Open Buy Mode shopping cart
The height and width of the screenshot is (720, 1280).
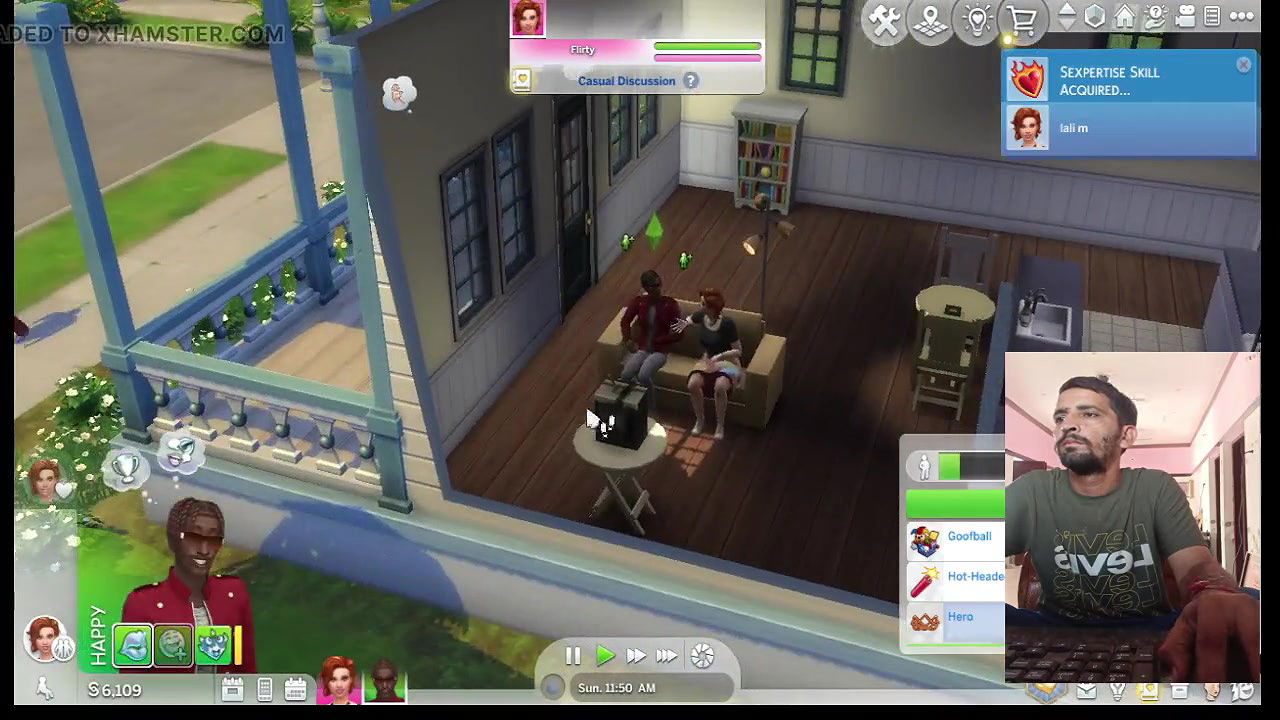point(1022,20)
